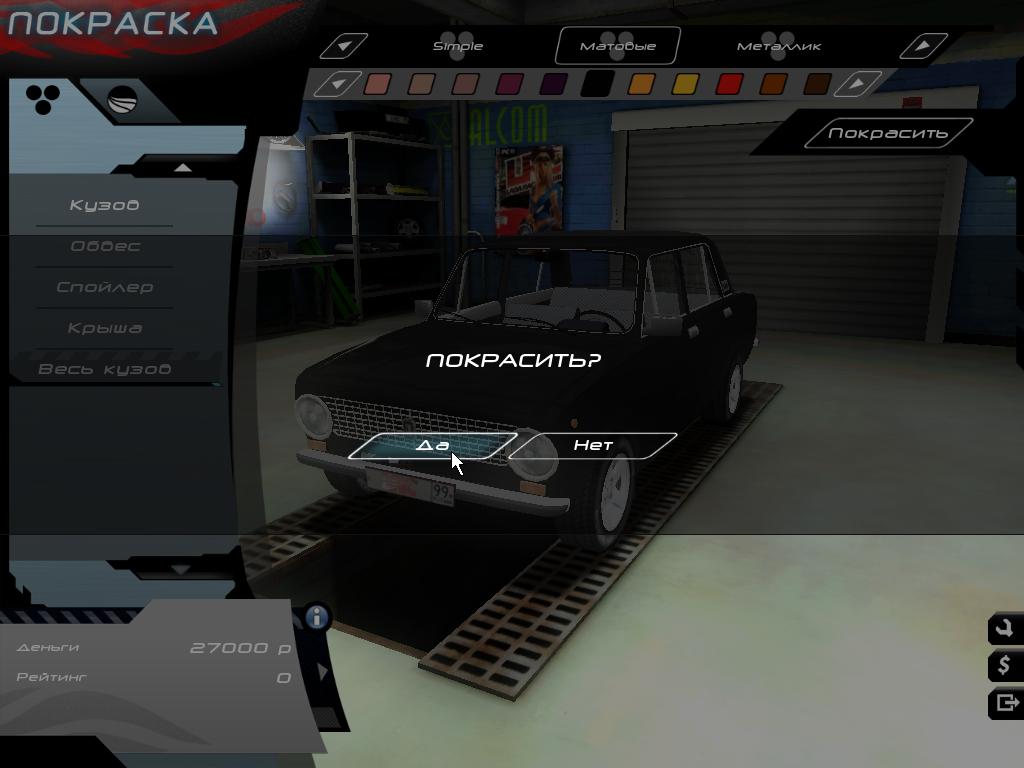Select Обвес in the parts list
The image size is (1024, 768).
coord(104,246)
